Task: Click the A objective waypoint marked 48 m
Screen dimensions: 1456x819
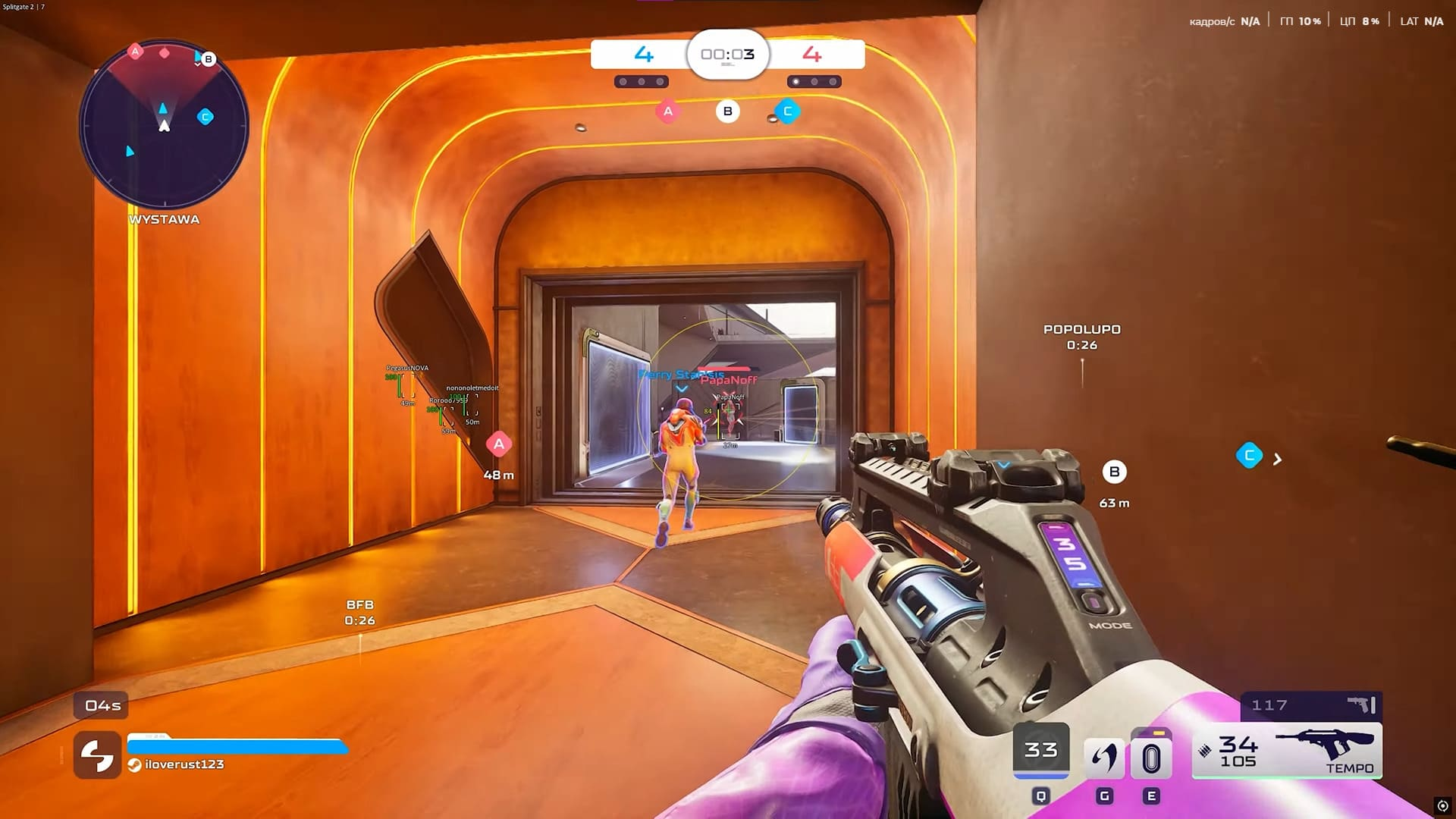Action: click(x=498, y=445)
